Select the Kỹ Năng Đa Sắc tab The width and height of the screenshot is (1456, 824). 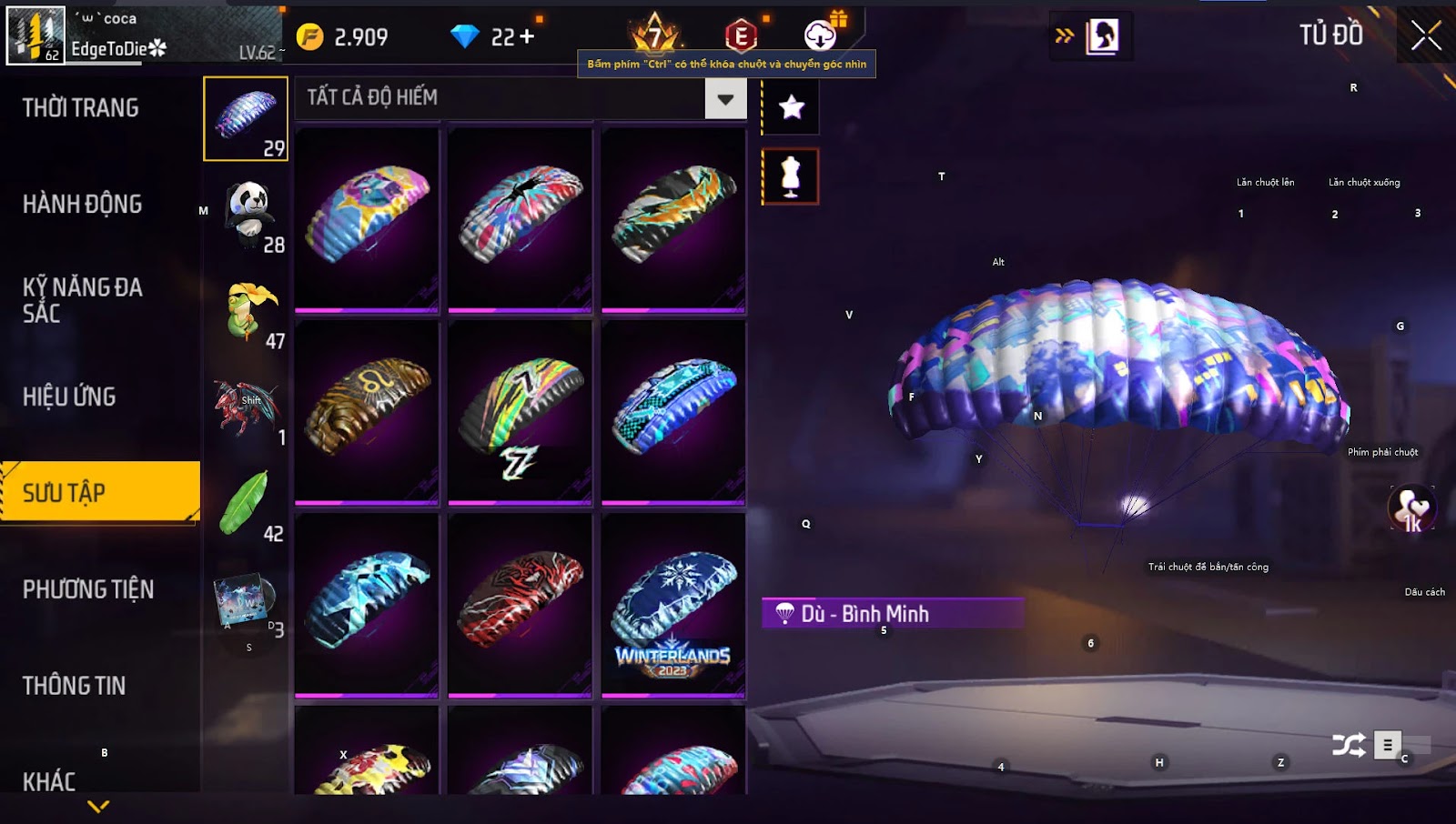click(x=83, y=300)
